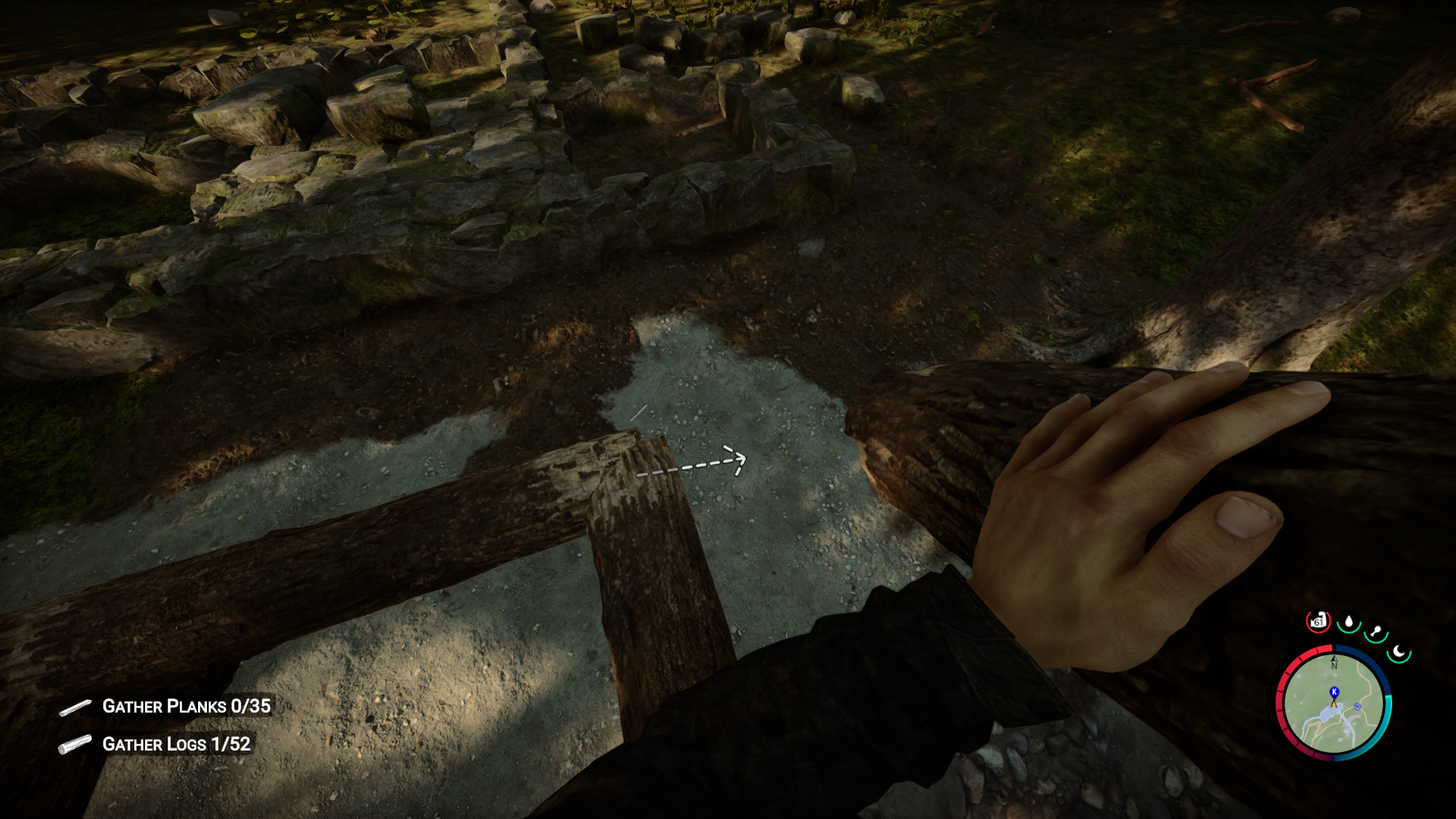Click the backpack counter showing 61
The width and height of the screenshot is (1456, 819).
click(1319, 621)
